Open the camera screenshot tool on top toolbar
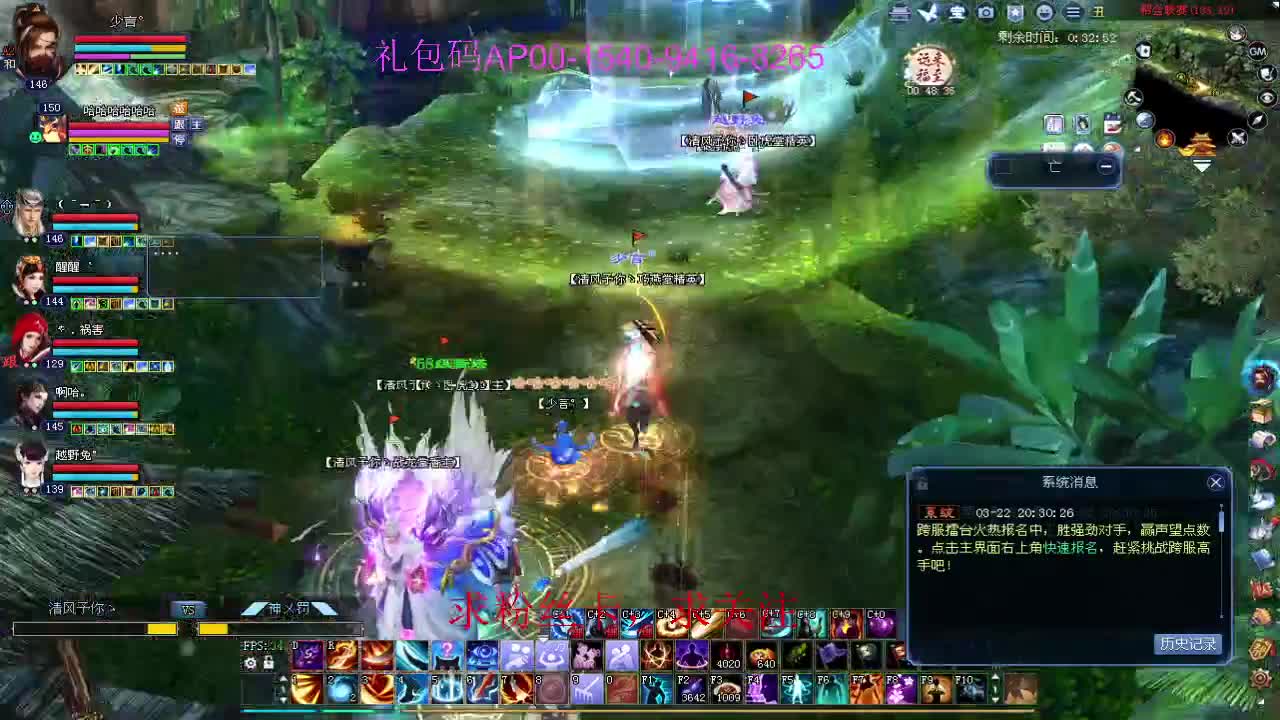 pos(986,12)
